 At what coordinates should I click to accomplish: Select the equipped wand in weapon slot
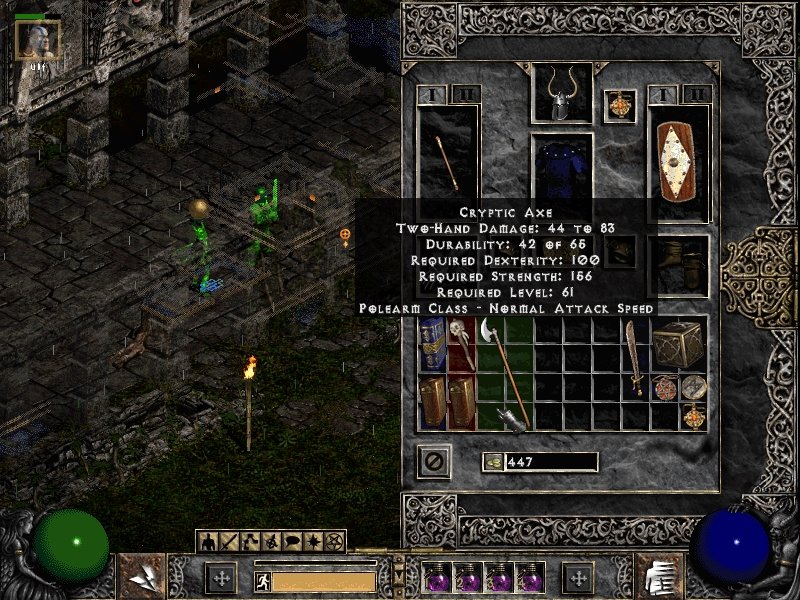(447, 162)
